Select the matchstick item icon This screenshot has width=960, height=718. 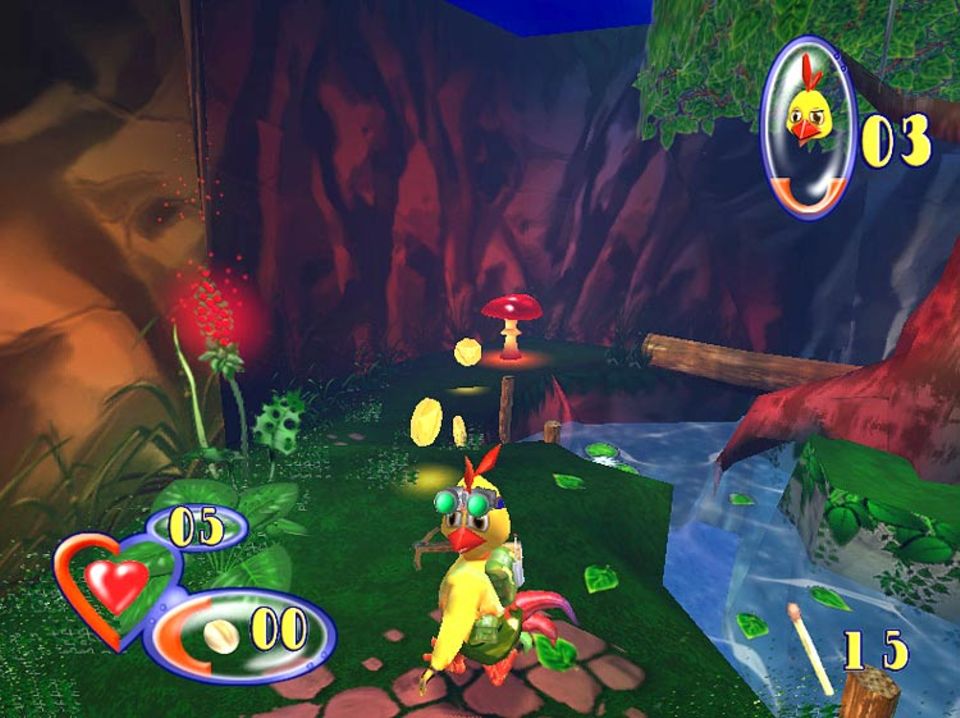(x=810, y=648)
